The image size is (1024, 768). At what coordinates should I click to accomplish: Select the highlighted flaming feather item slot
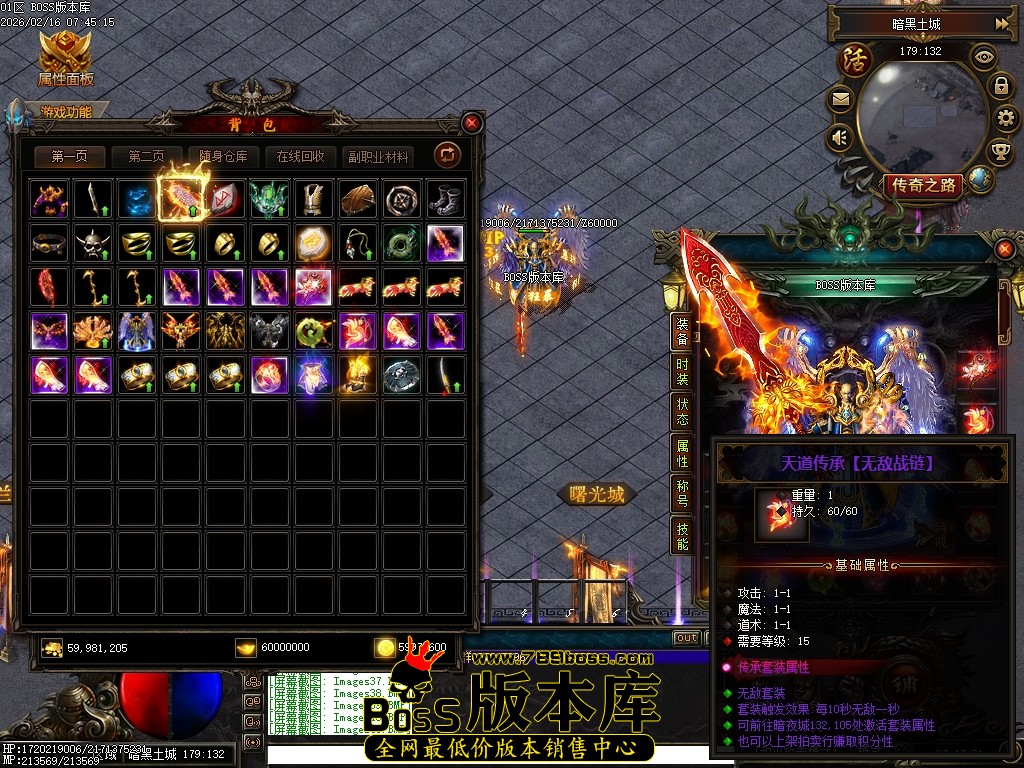(x=182, y=198)
